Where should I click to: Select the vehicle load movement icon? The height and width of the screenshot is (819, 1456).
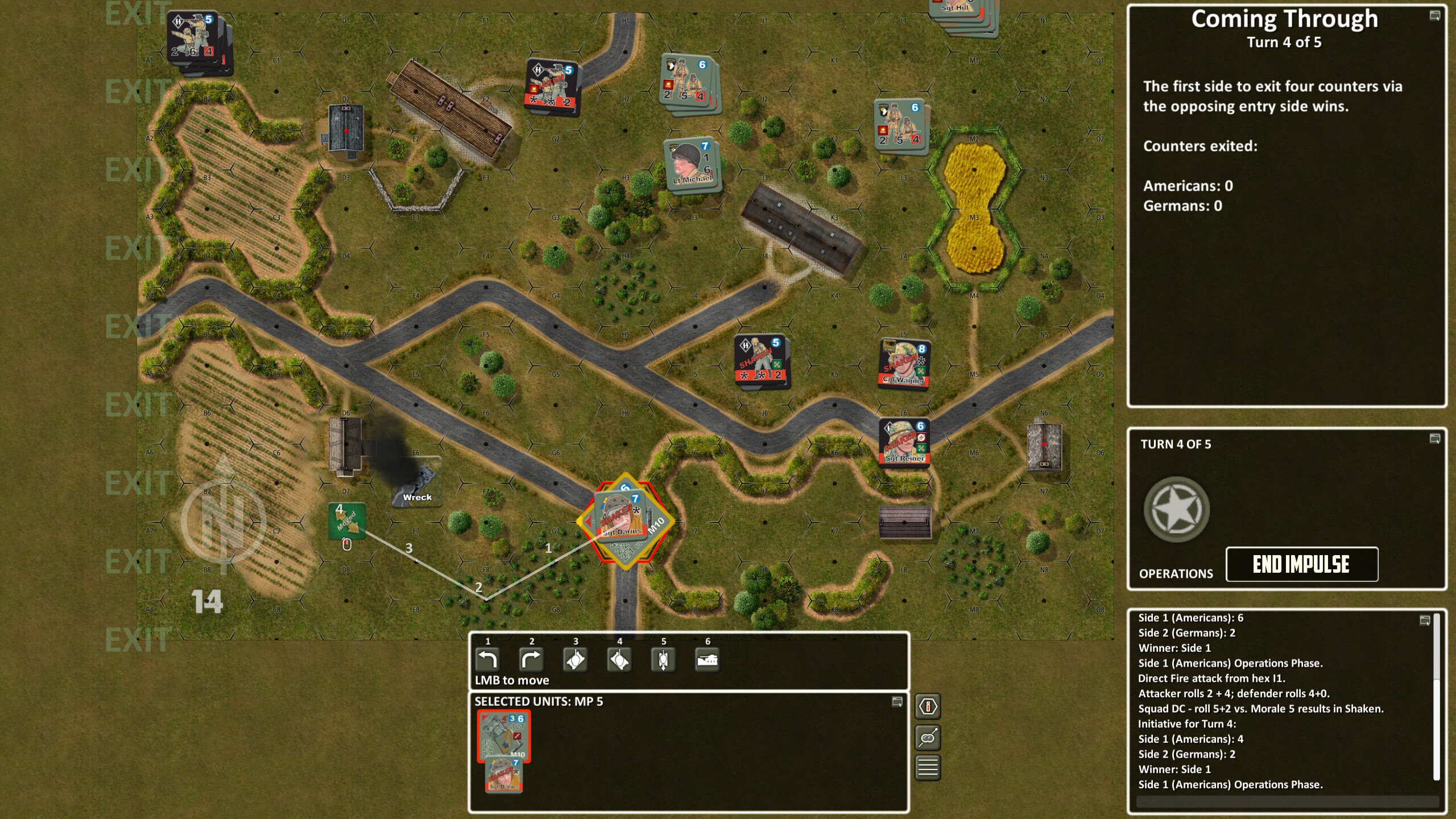pos(708,660)
